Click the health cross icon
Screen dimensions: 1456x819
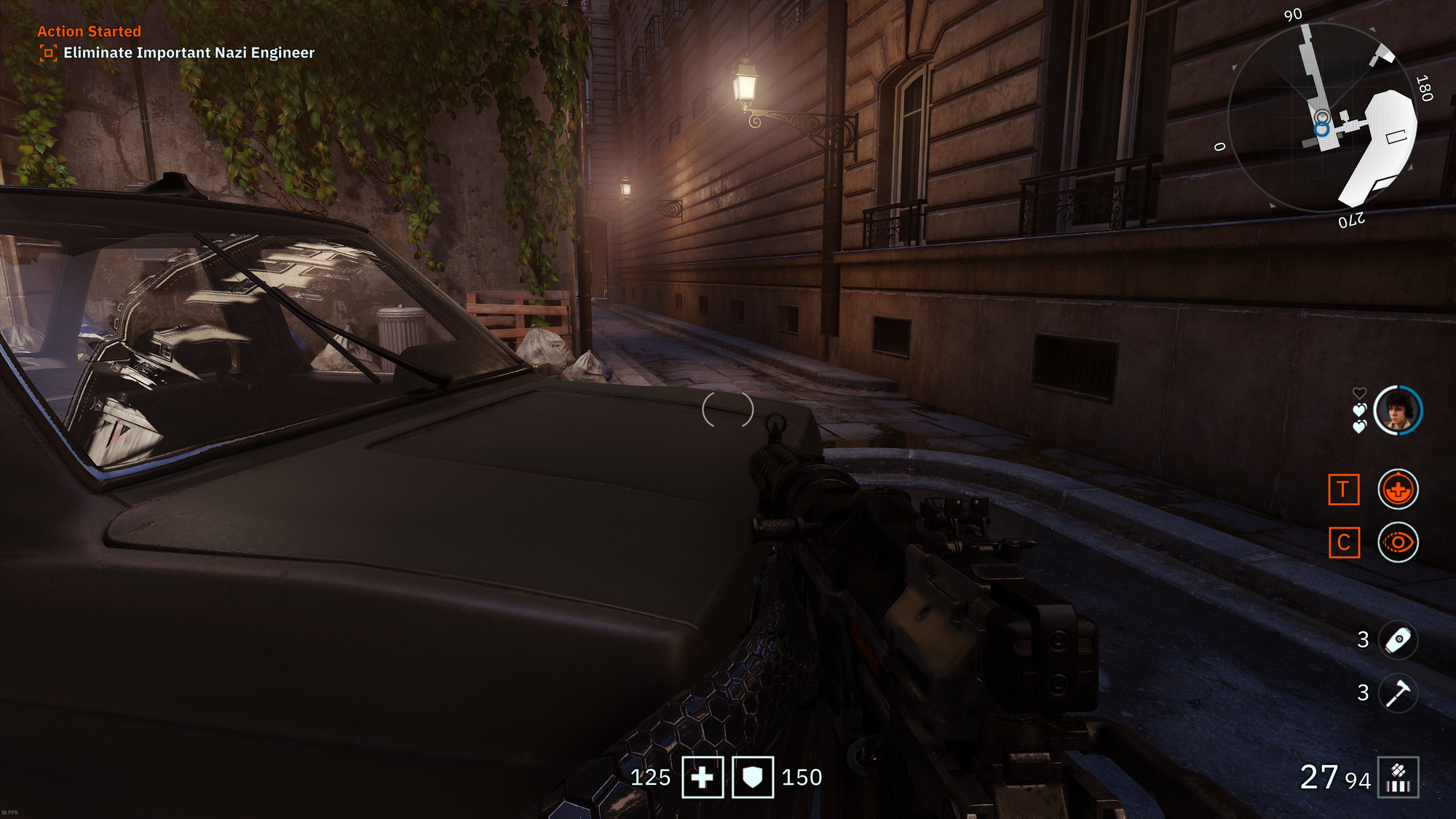pos(703,778)
